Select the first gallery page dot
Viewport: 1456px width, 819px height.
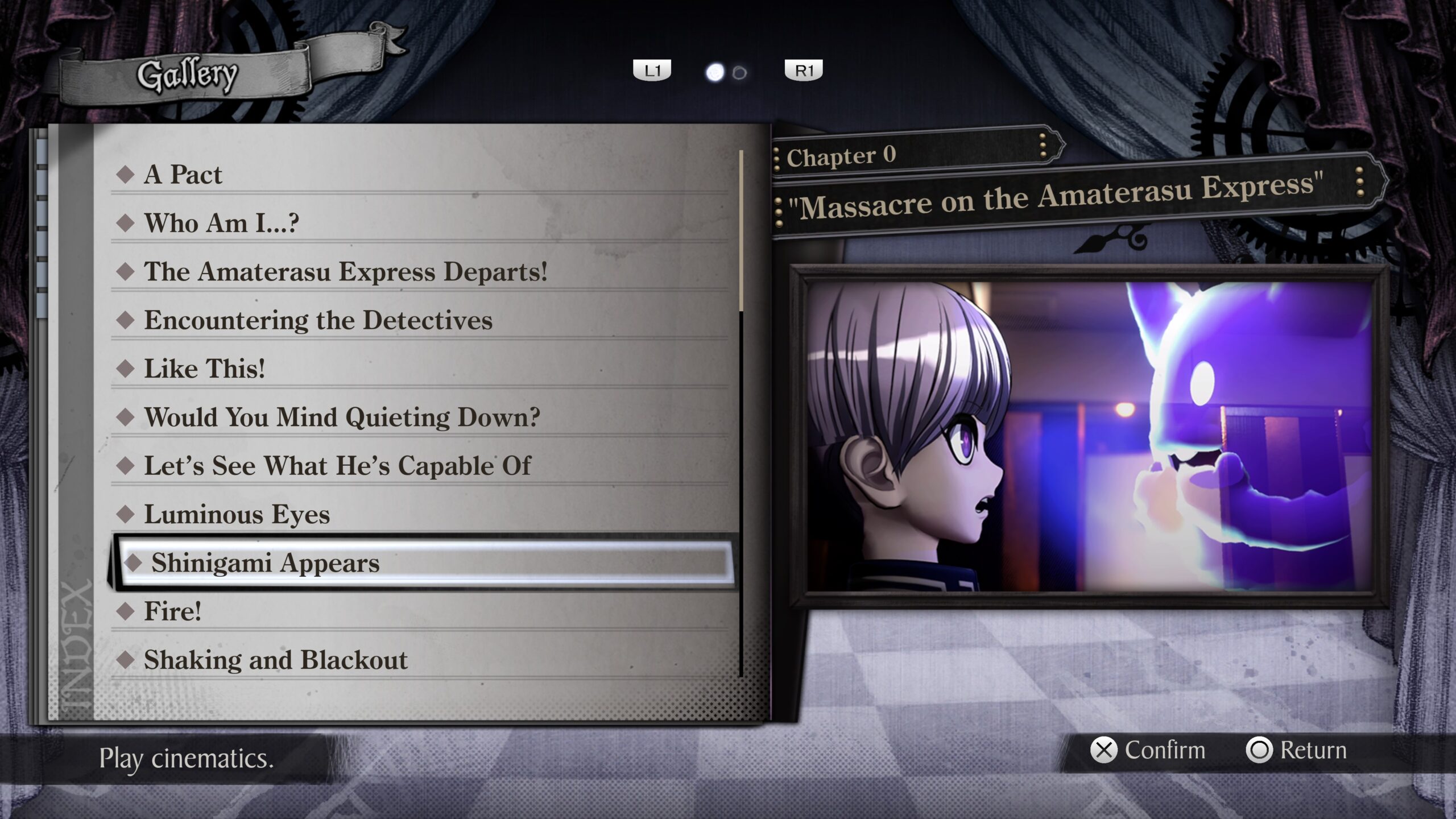coord(714,73)
